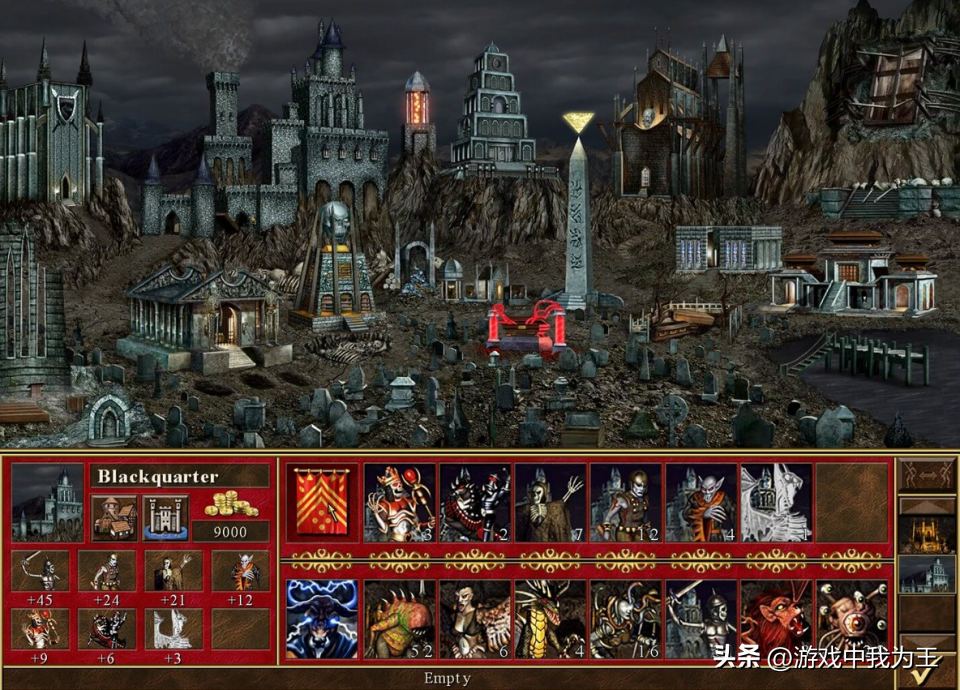Select the hooded wight garrison stack of 7
This screenshot has height=690, width=960.
click(x=550, y=503)
